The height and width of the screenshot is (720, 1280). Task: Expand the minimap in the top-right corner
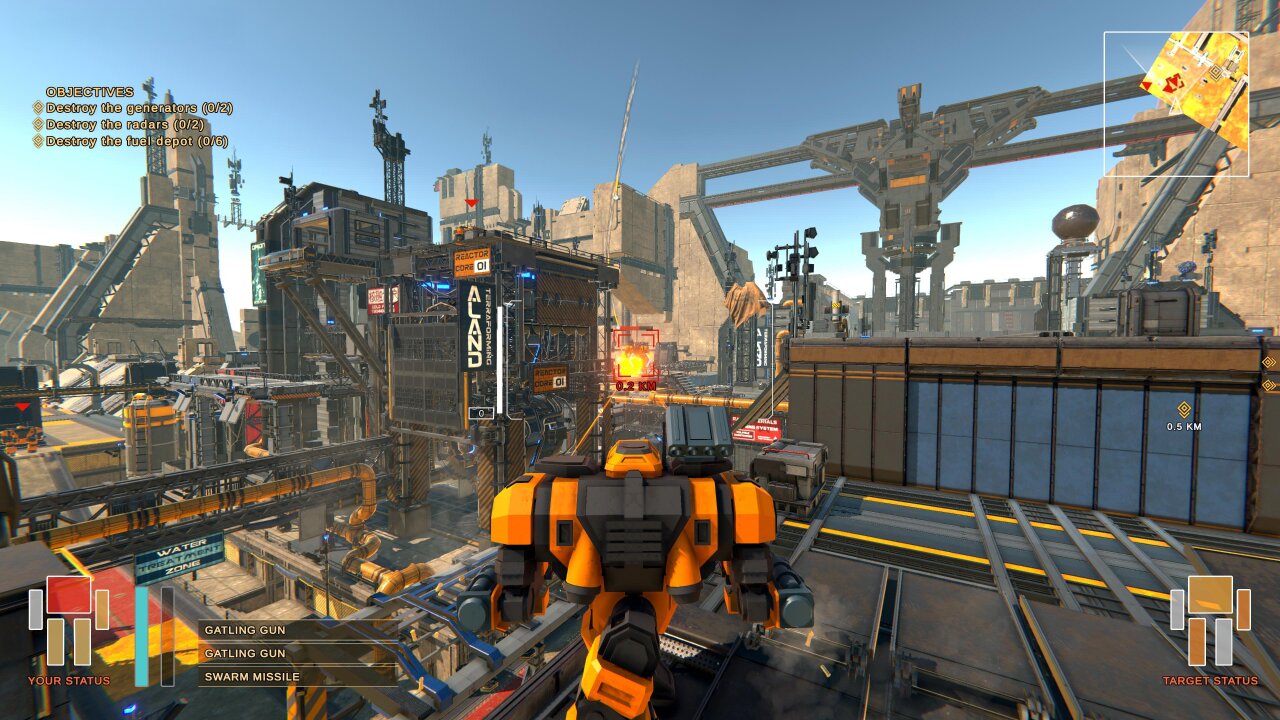[1178, 102]
